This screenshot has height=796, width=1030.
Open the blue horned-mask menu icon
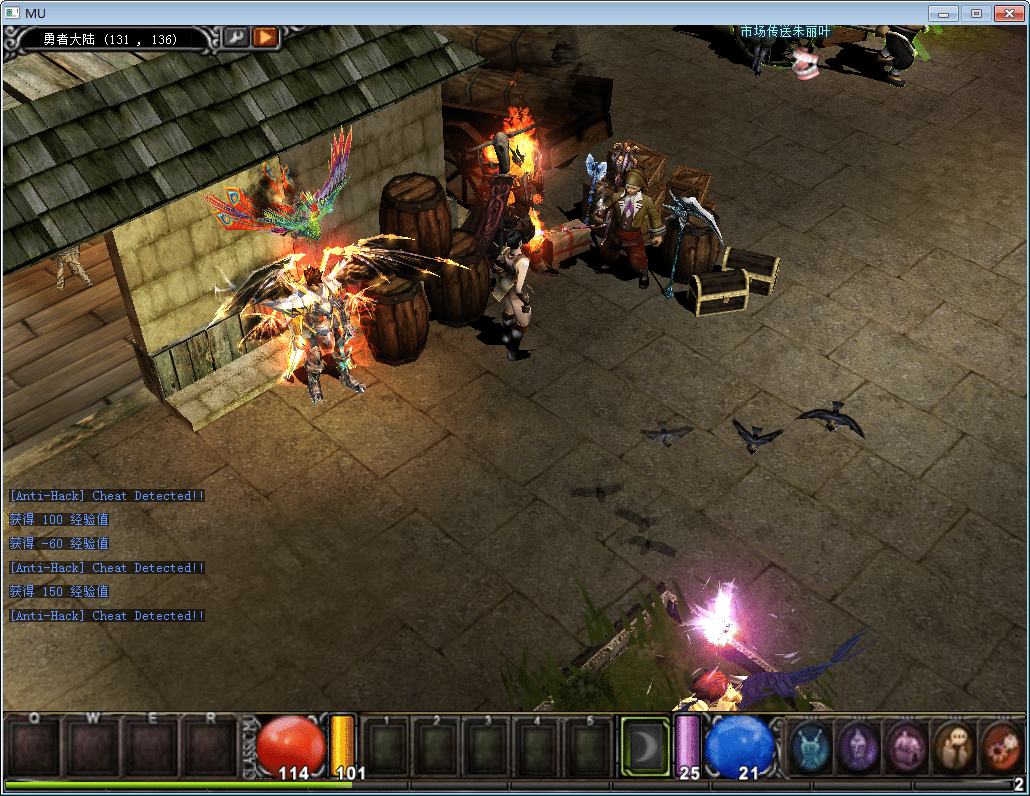pos(809,746)
